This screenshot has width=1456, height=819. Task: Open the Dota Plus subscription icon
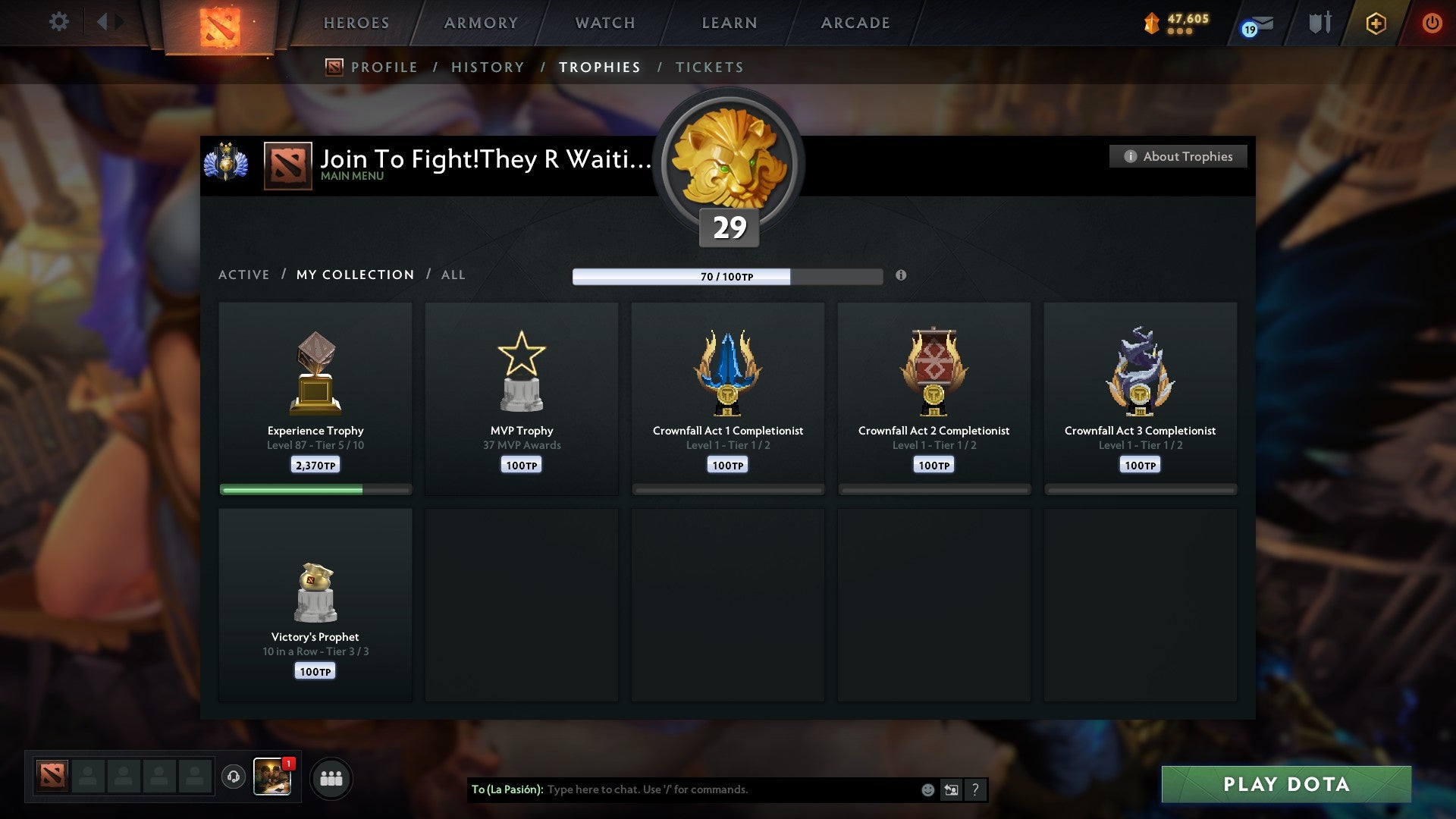[x=1376, y=24]
